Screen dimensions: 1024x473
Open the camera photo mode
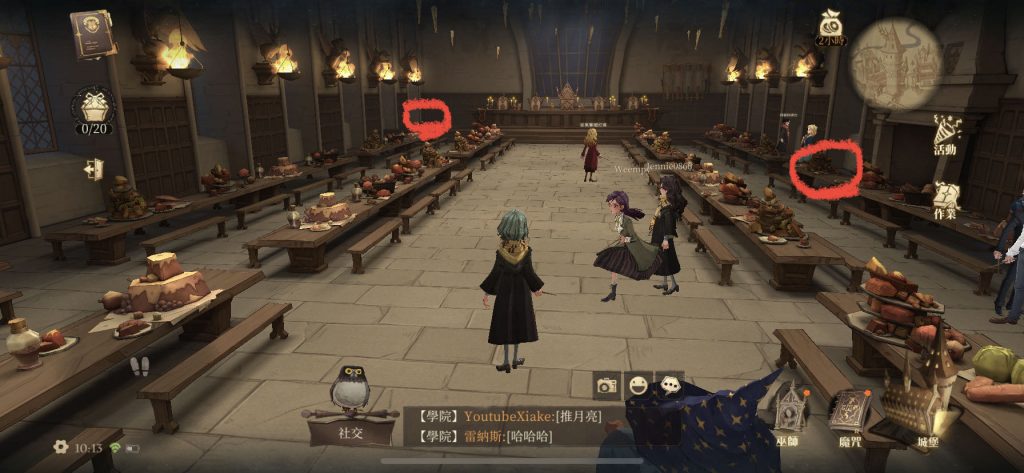(x=607, y=386)
